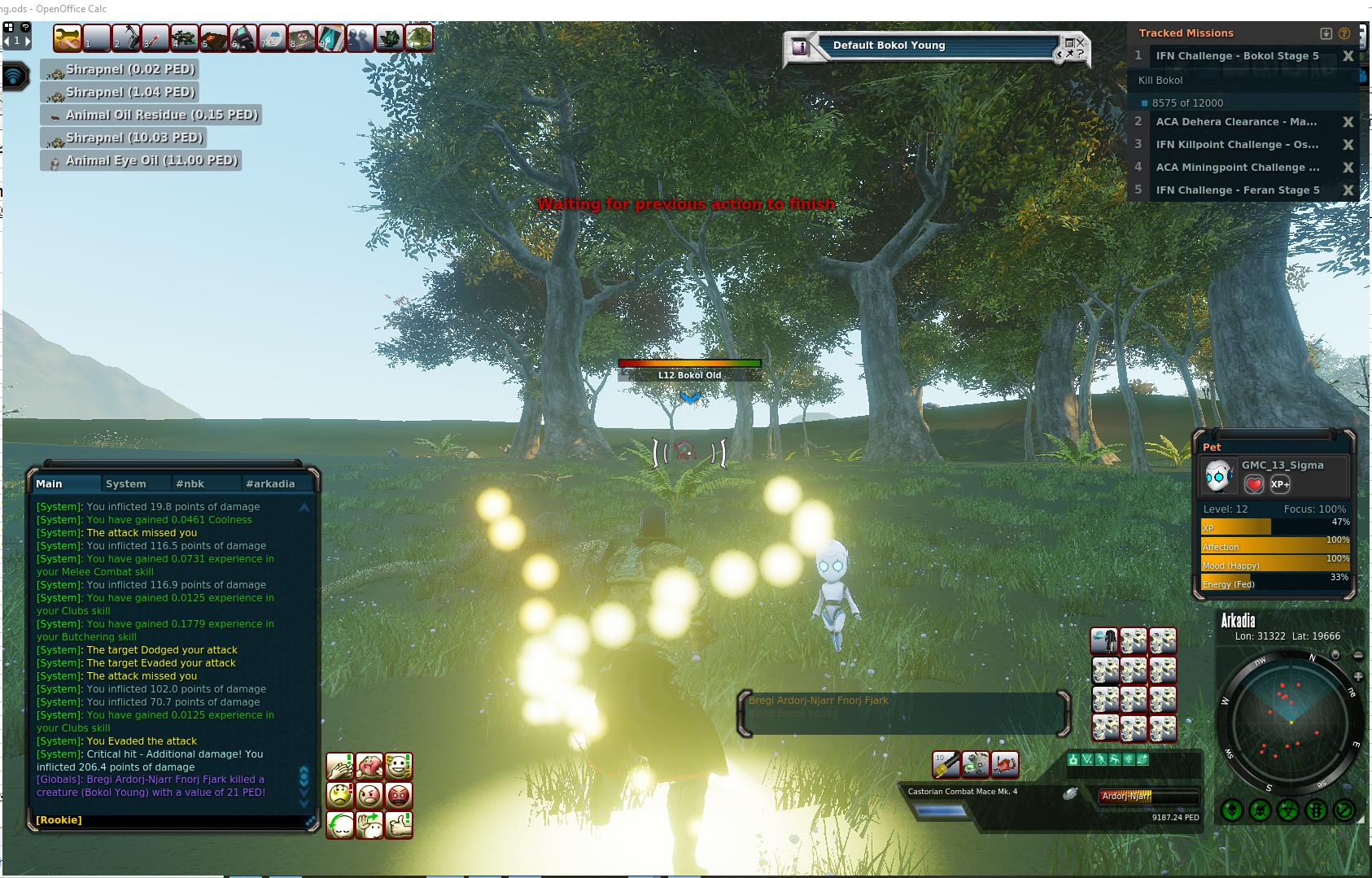Viewport: 1372px width, 878px height.
Task: Click the pet's XP+ button
Action: coord(1279,484)
